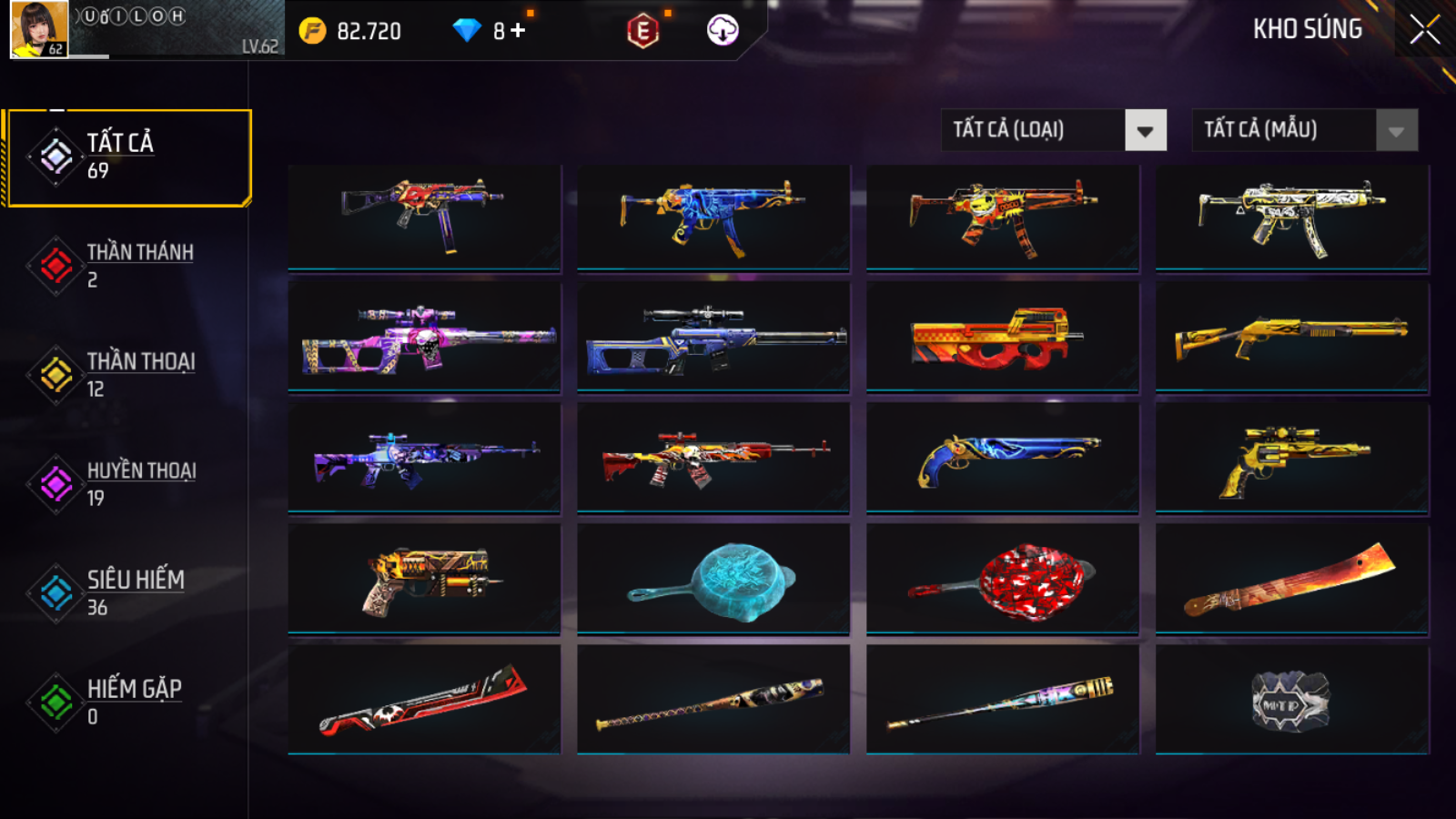1456x819 pixels.
Task: Select the blue frying pan skin
Action: (x=713, y=580)
